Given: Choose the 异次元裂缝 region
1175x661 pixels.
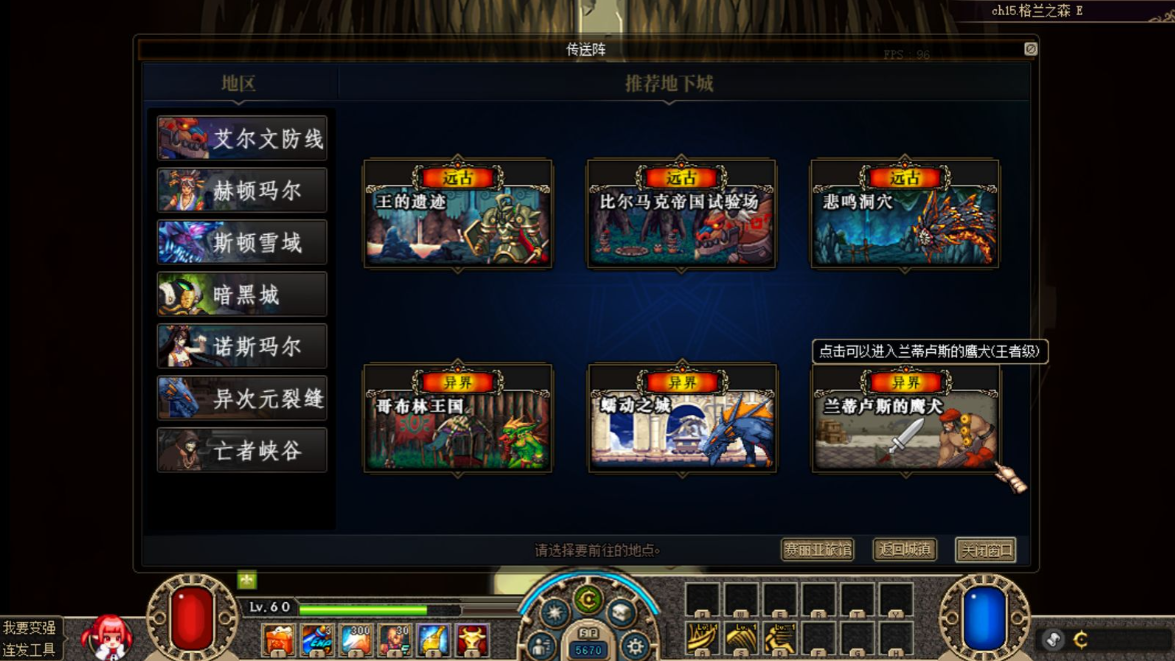Looking at the screenshot, I should (242, 399).
